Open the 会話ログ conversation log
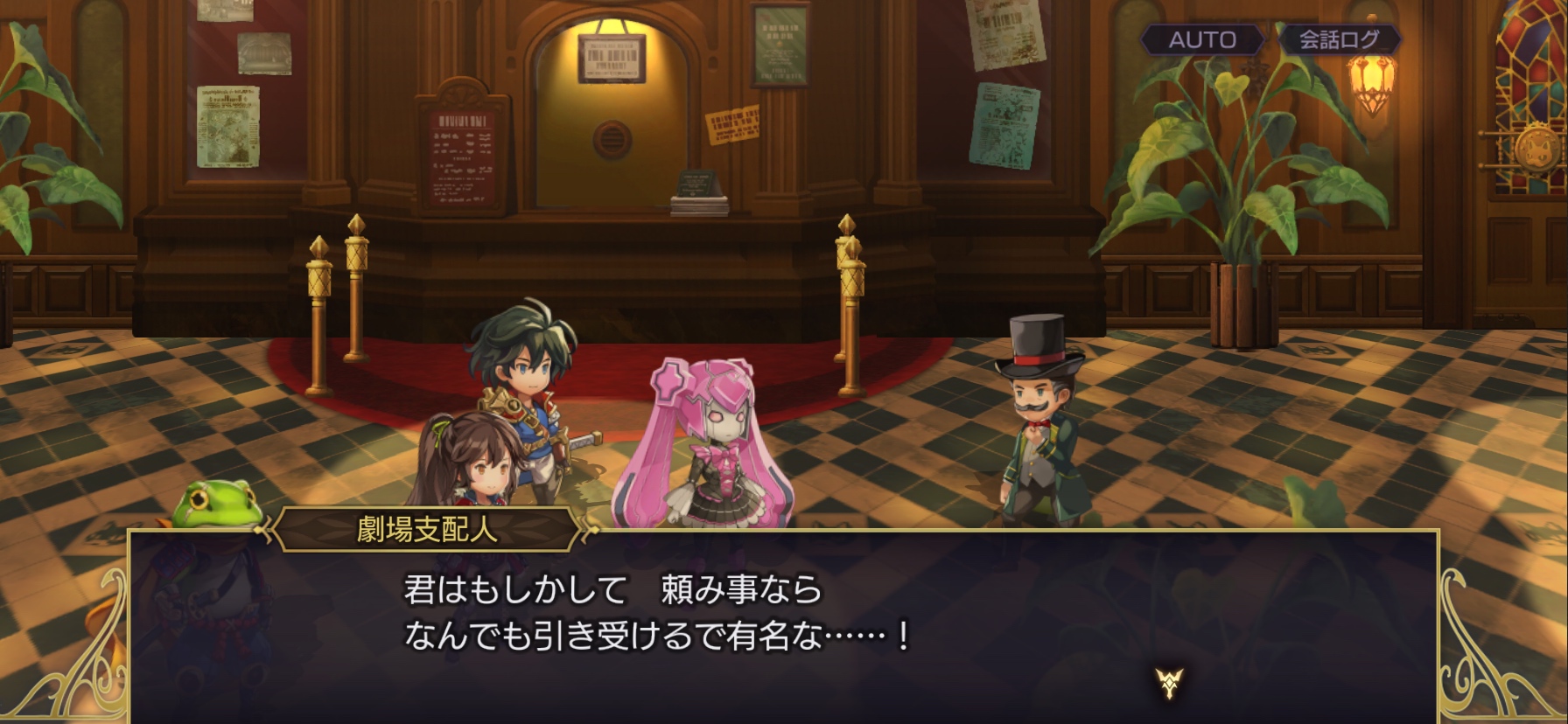 point(1338,39)
